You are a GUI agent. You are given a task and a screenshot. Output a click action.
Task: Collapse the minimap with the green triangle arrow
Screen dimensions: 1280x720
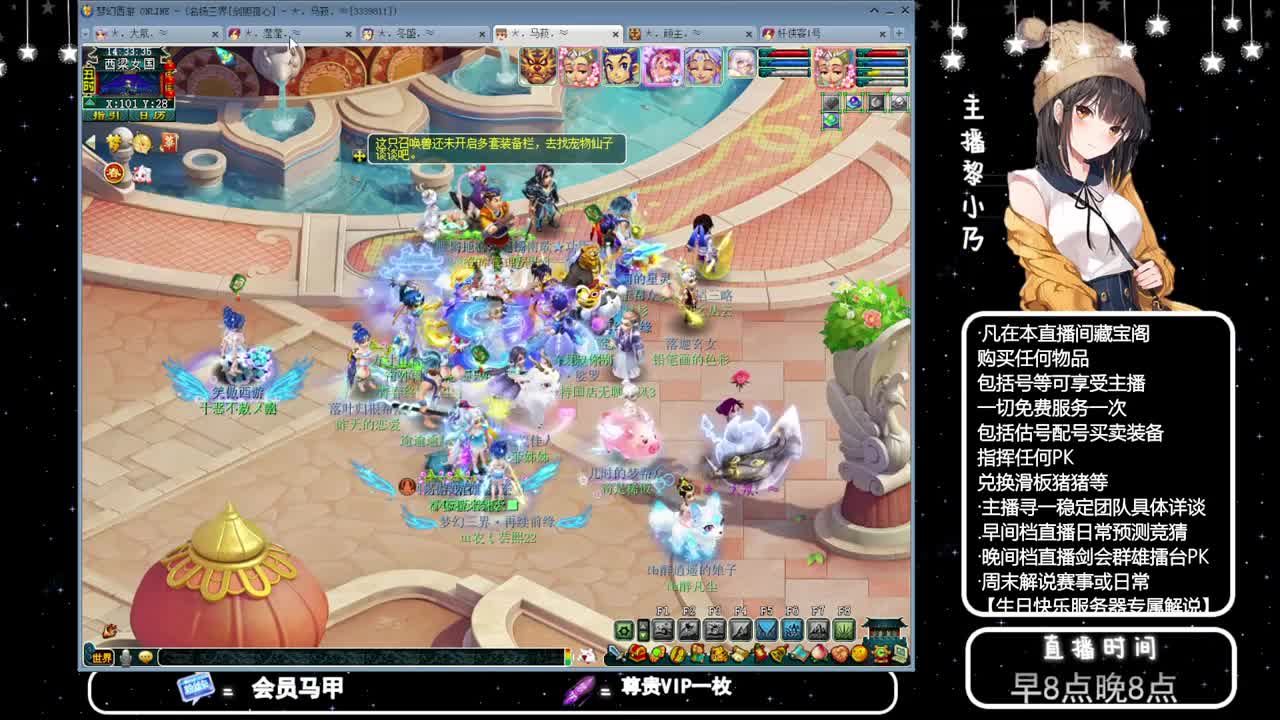[x=90, y=102]
